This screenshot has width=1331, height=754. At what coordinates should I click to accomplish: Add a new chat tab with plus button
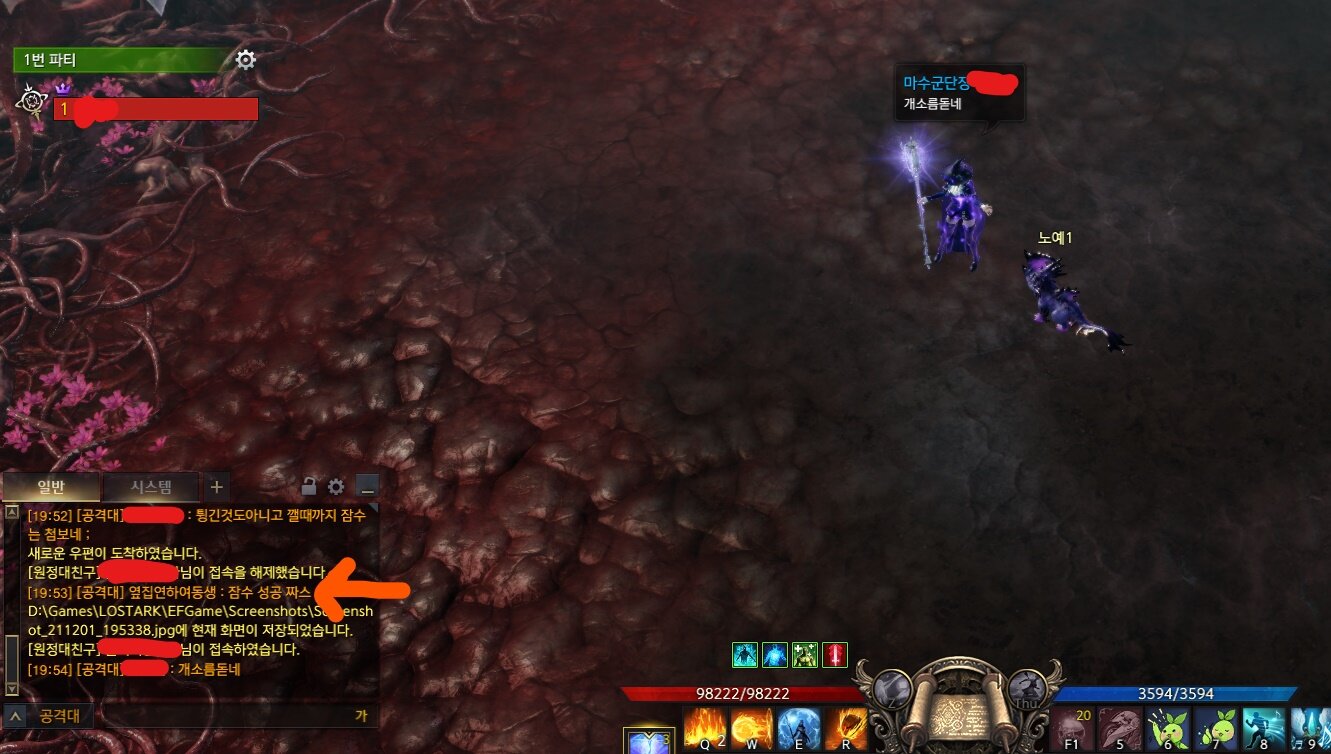(x=217, y=488)
